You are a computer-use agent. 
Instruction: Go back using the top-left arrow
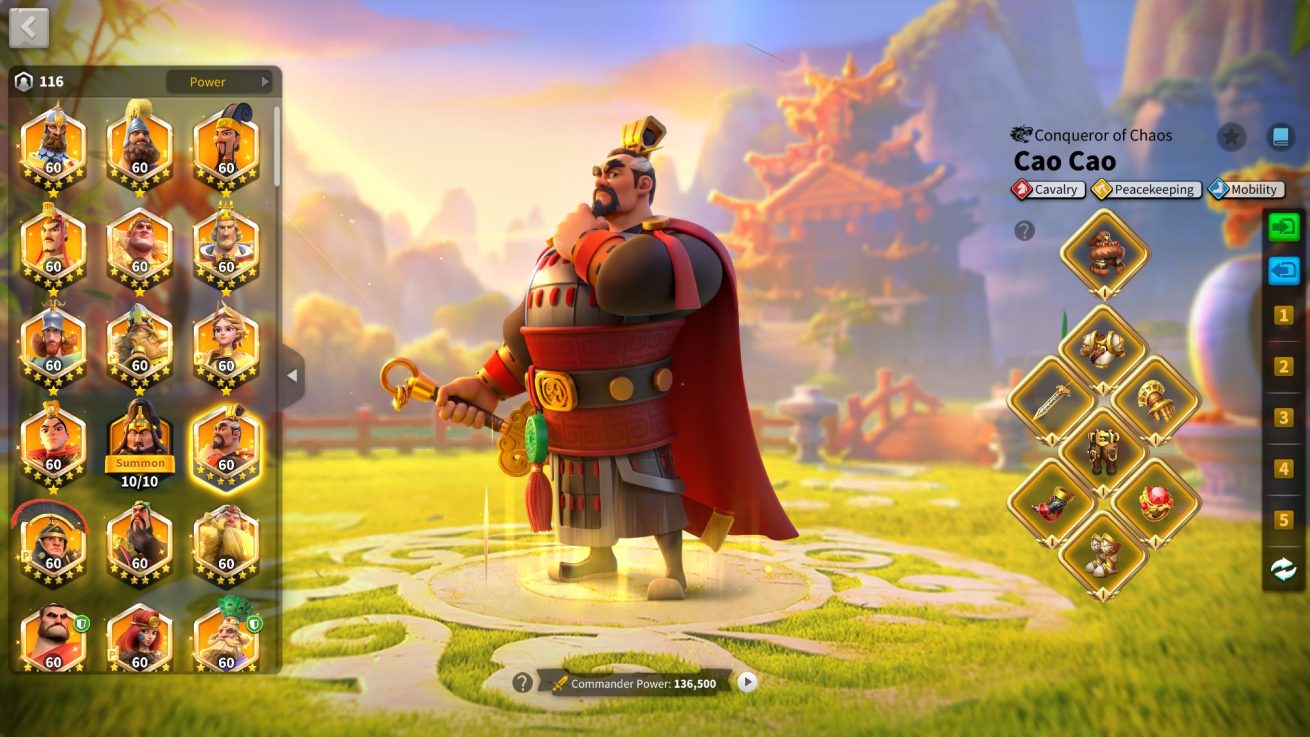29,28
